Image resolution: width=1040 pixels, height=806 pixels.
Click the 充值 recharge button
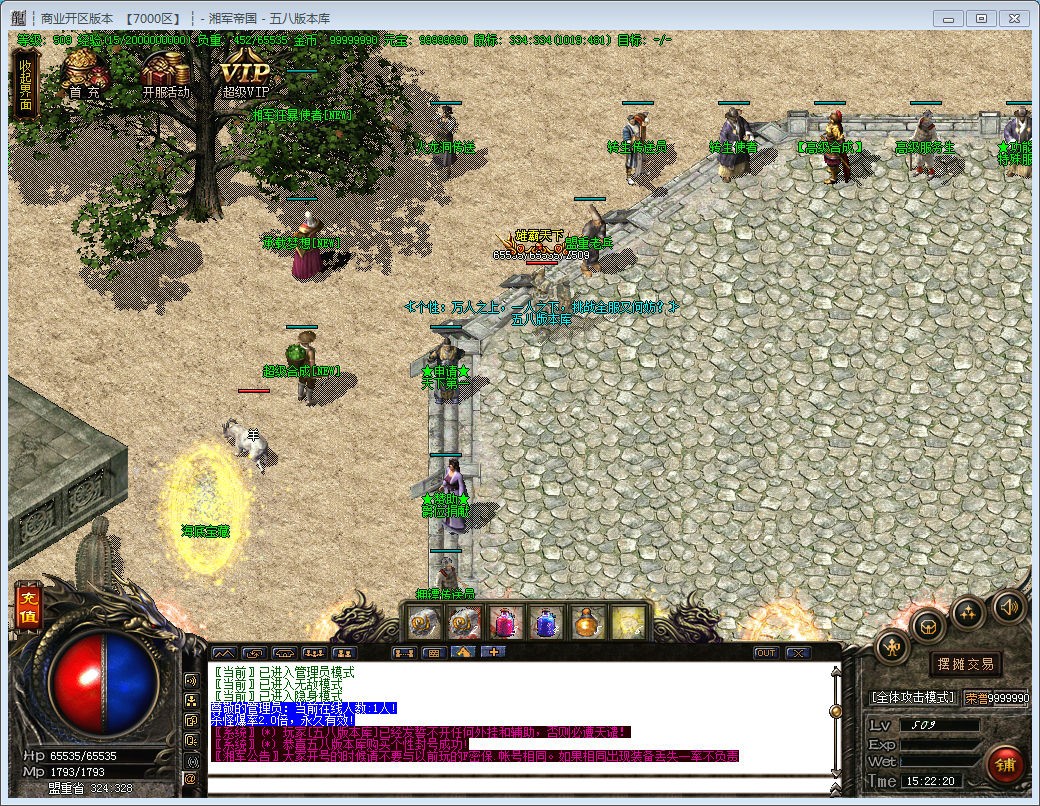[27, 606]
